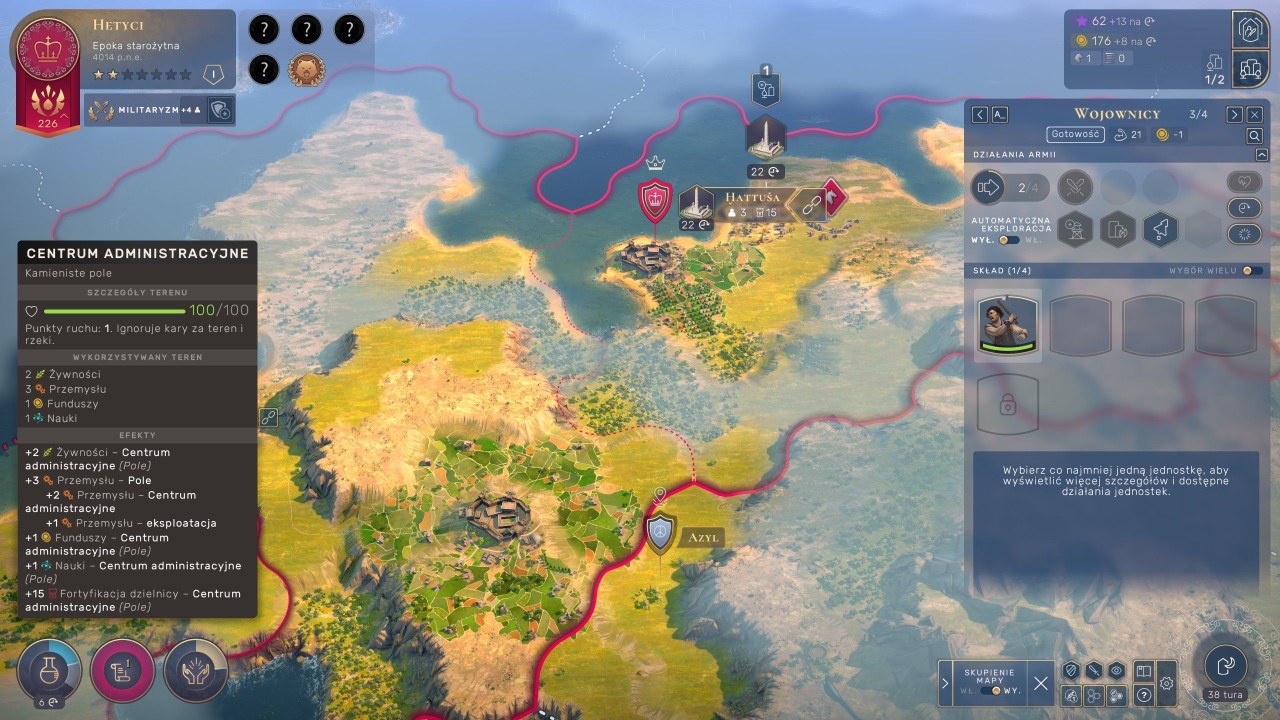Close the Wojownicy army panel
Viewport: 1280px width, 720px height.
[x=1255, y=115]
